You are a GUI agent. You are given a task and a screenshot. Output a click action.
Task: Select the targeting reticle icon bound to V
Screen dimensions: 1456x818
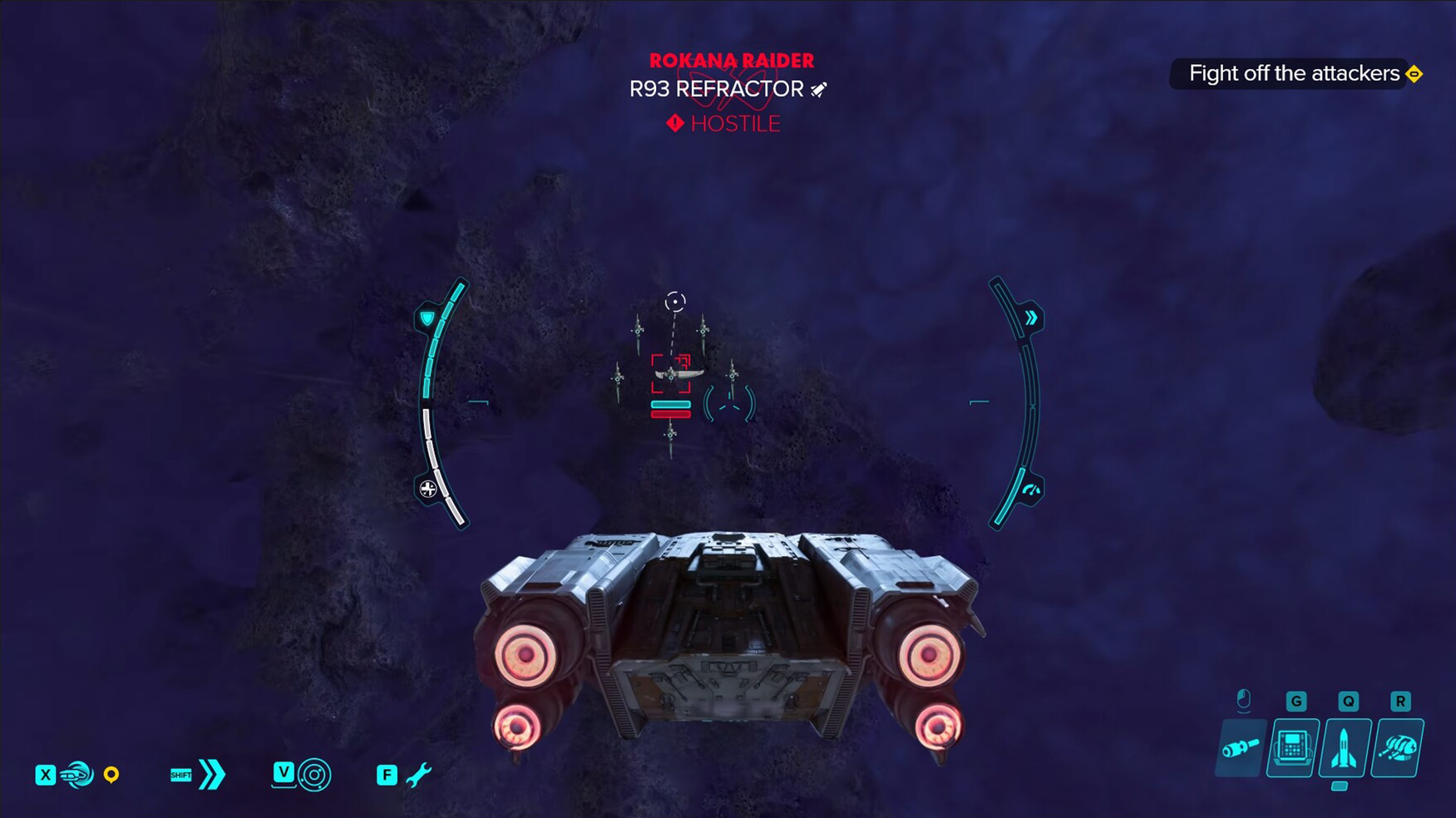[x=315, y=774]
